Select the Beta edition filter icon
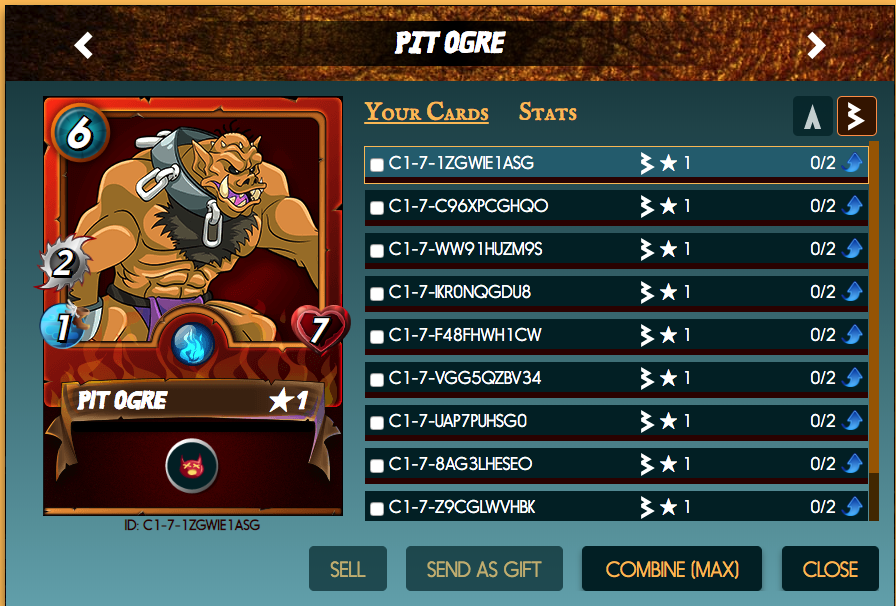Screen dimensions: 896x606 pos(857,116)
